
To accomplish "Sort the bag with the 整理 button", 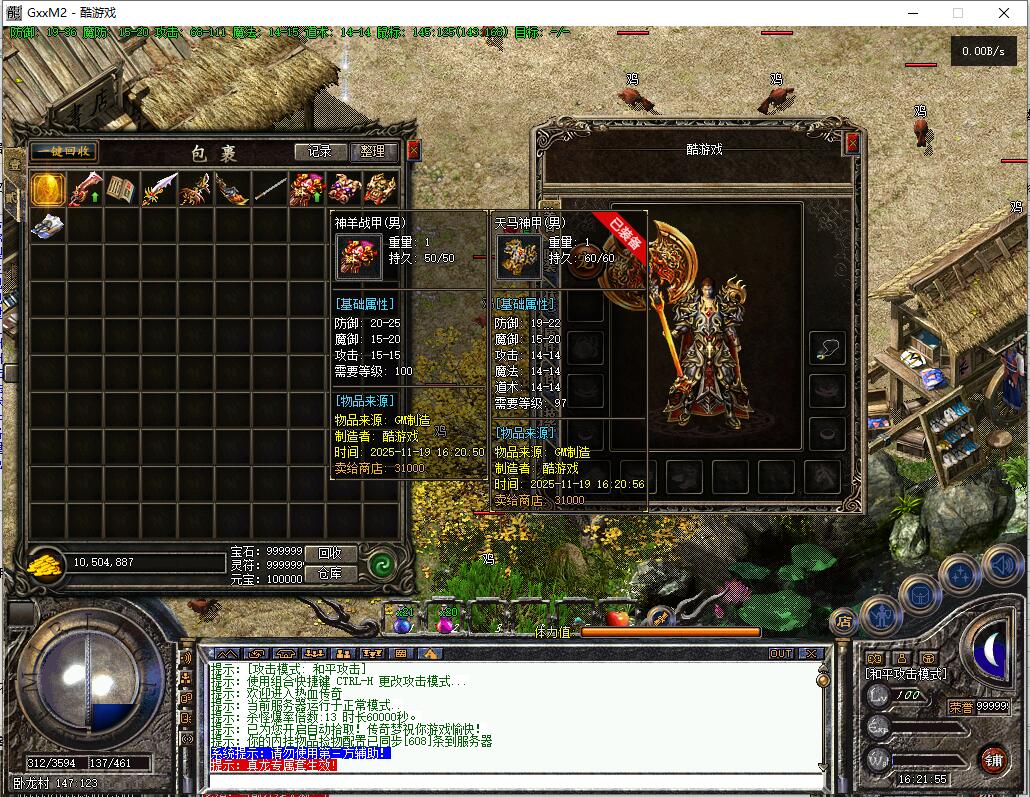I will [x=373, y=152].
